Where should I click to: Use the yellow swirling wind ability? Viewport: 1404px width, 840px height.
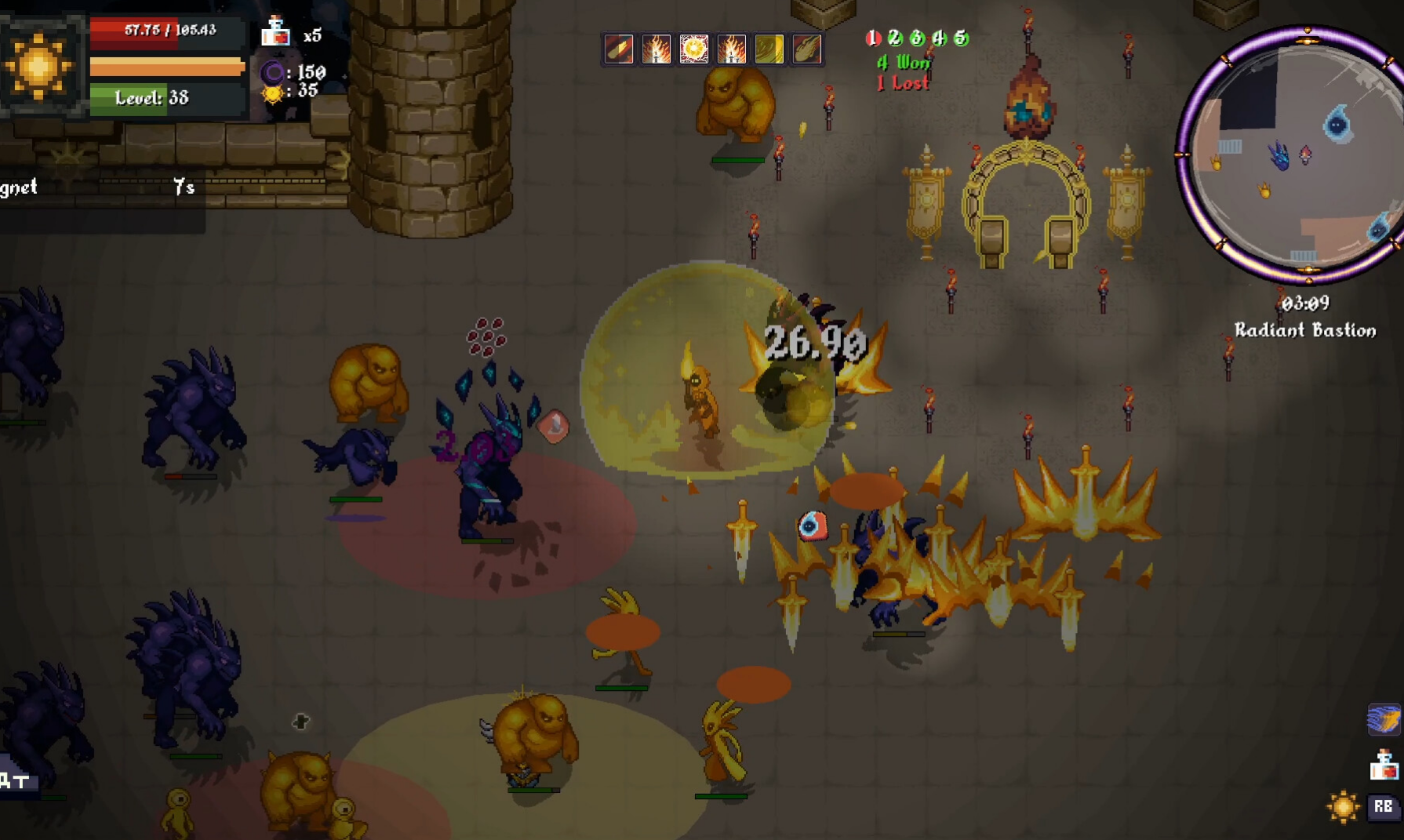769,49
